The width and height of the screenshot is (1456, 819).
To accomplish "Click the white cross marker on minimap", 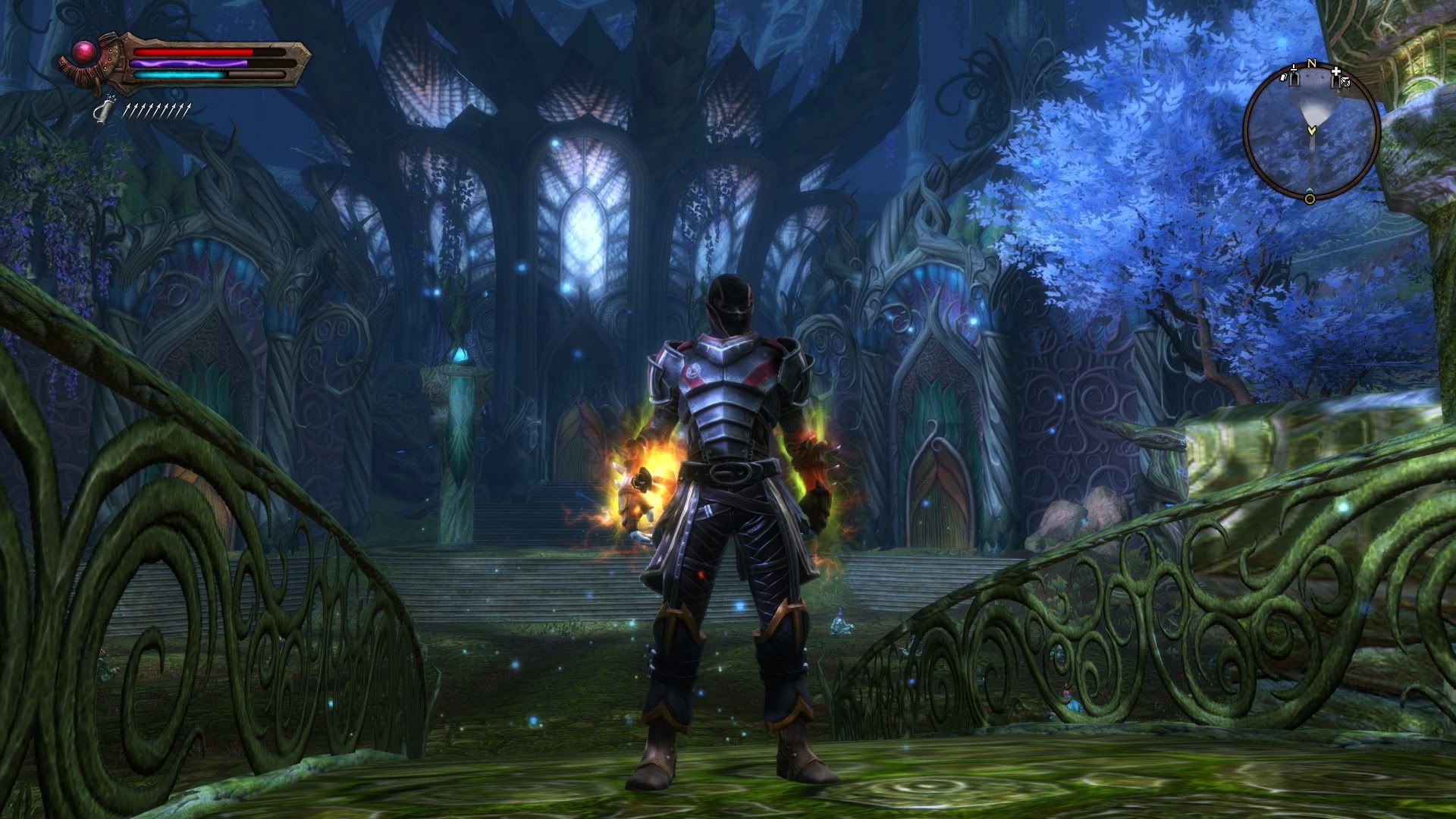I will (x=1336, y=73).
